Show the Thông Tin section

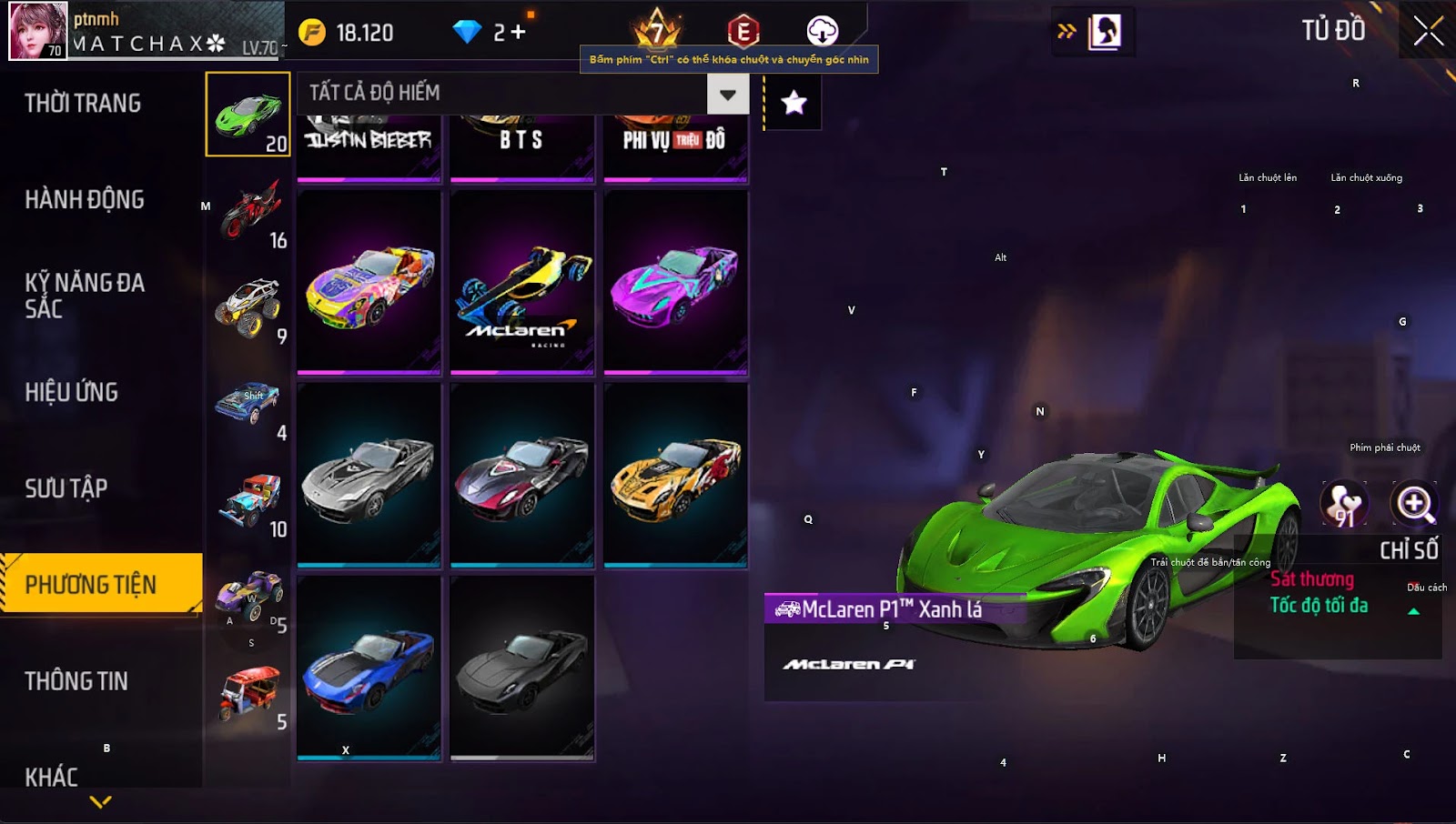pos(76,681)
